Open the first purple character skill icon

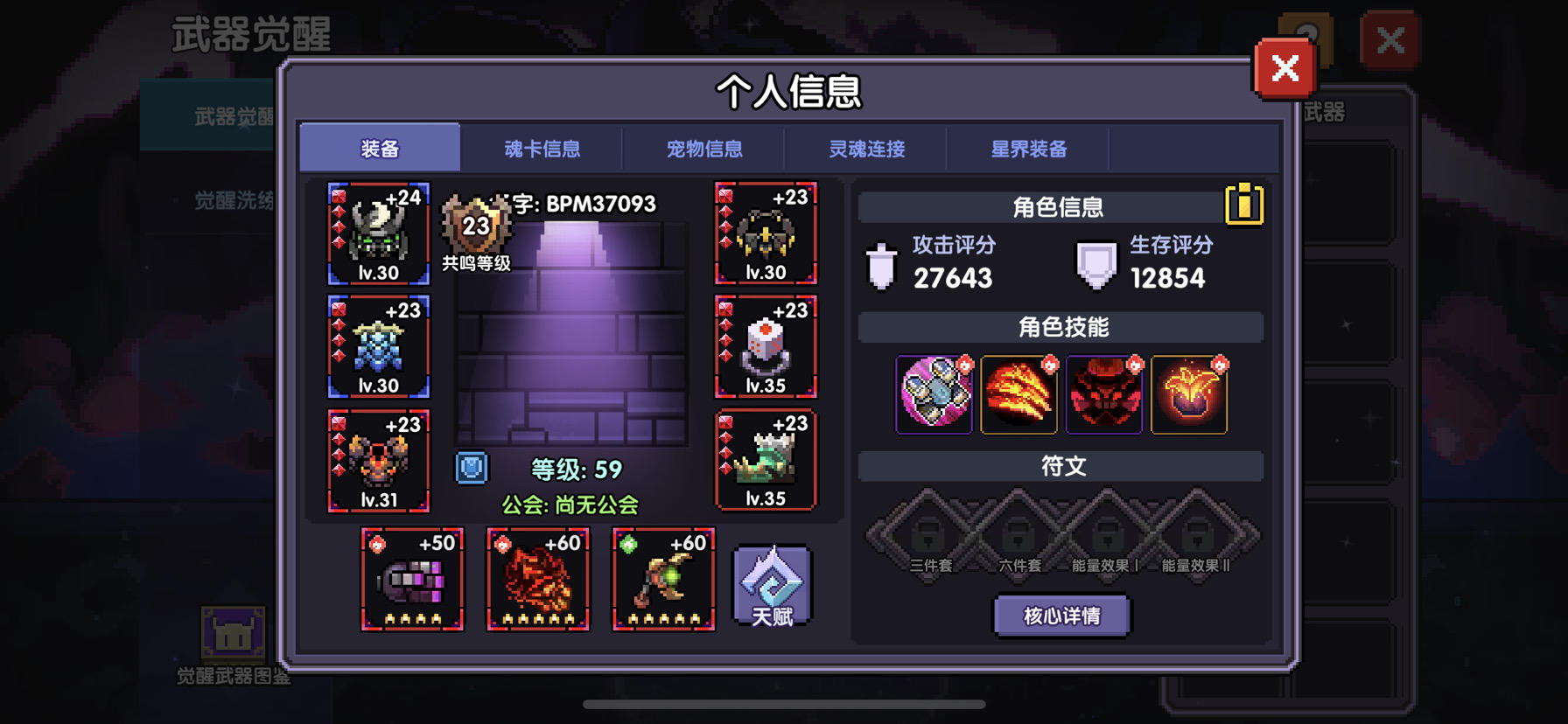(x=933, y=395)
